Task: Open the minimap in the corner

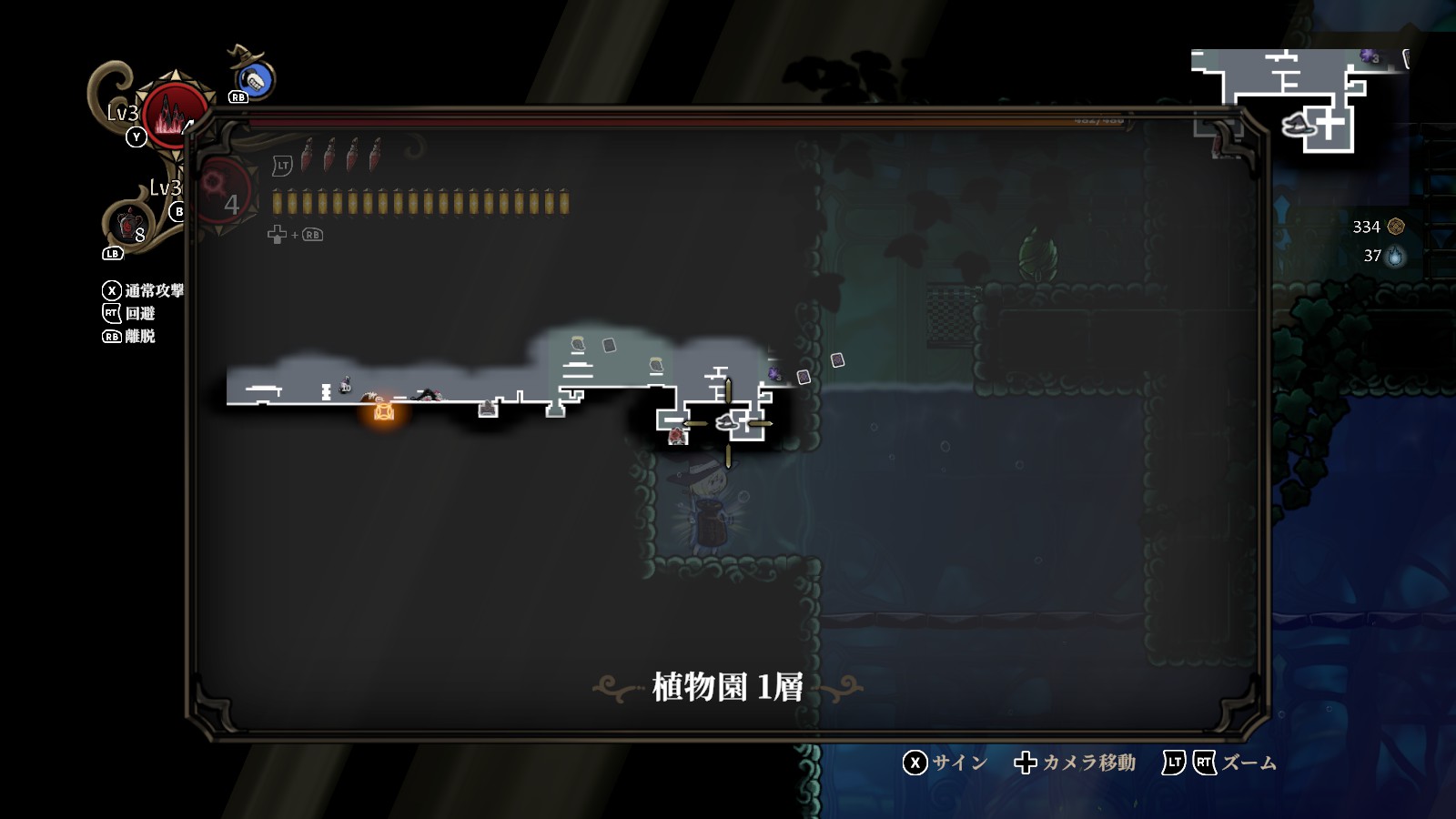Action: tap(1299, 100)
